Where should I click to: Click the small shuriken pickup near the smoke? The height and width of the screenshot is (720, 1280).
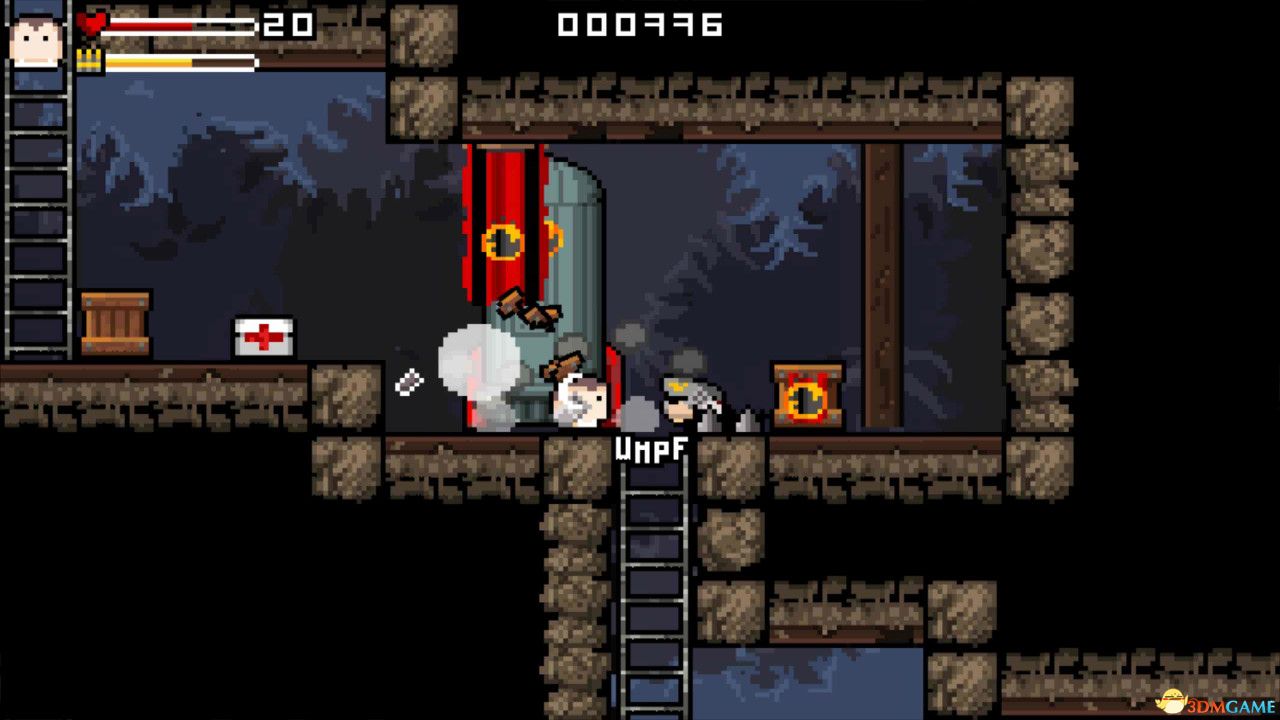410,380
